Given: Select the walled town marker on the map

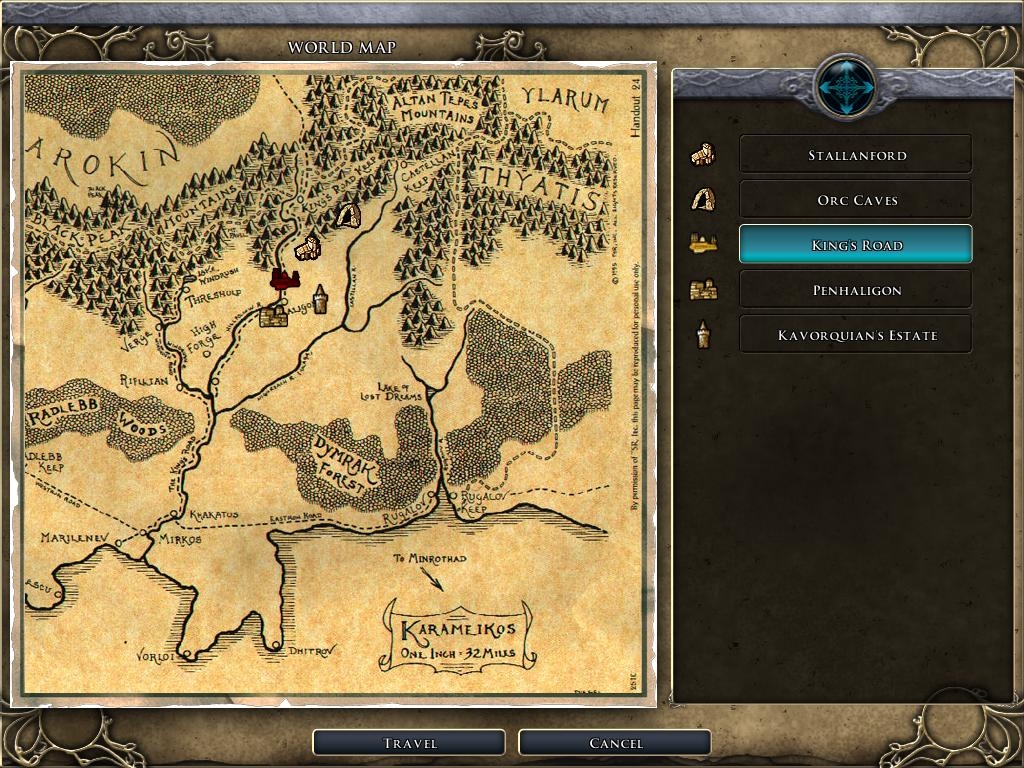Looking at the screenshot, I should coord(273,316).
